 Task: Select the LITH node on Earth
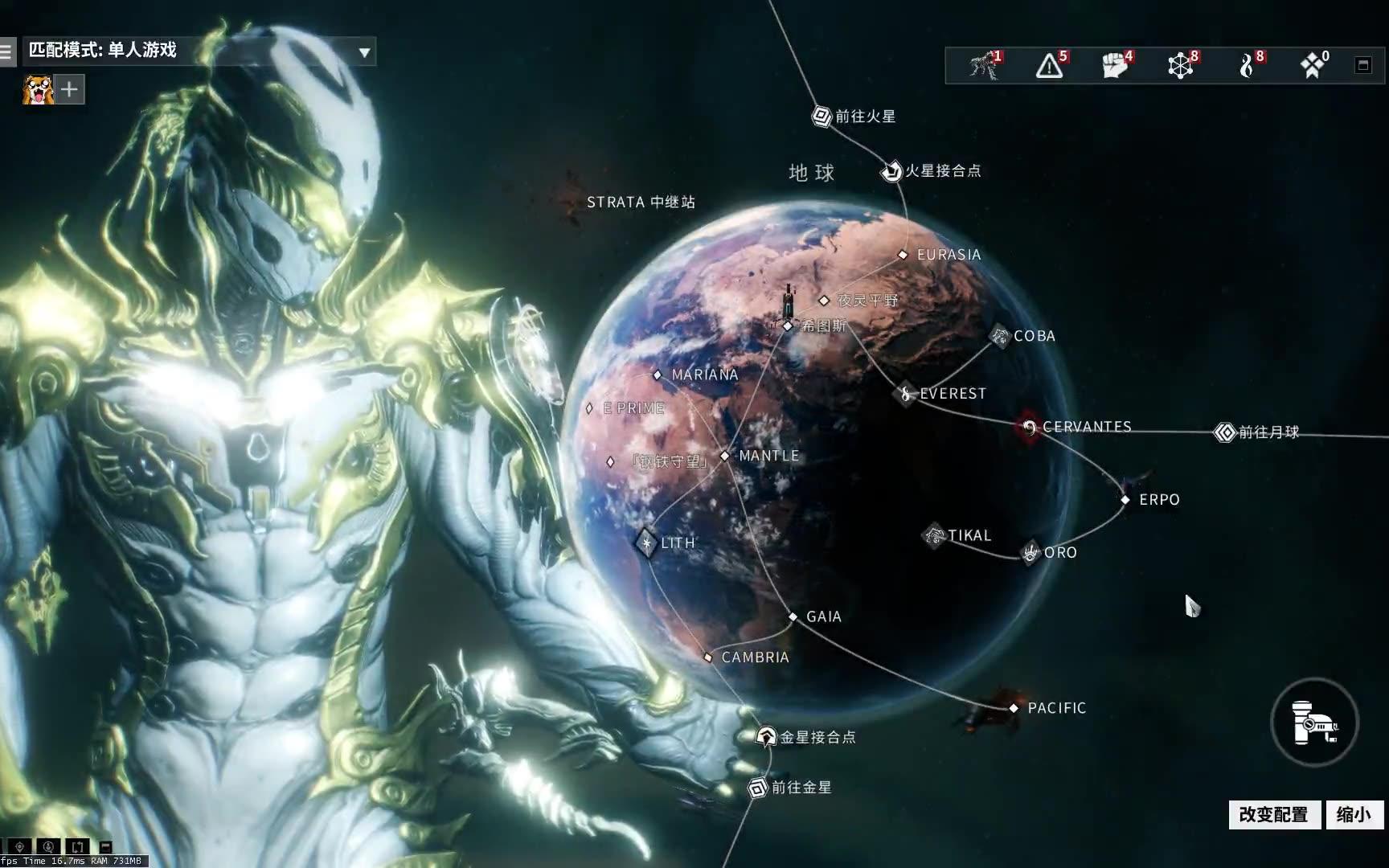pyautogui.click(x=647, y=542)
